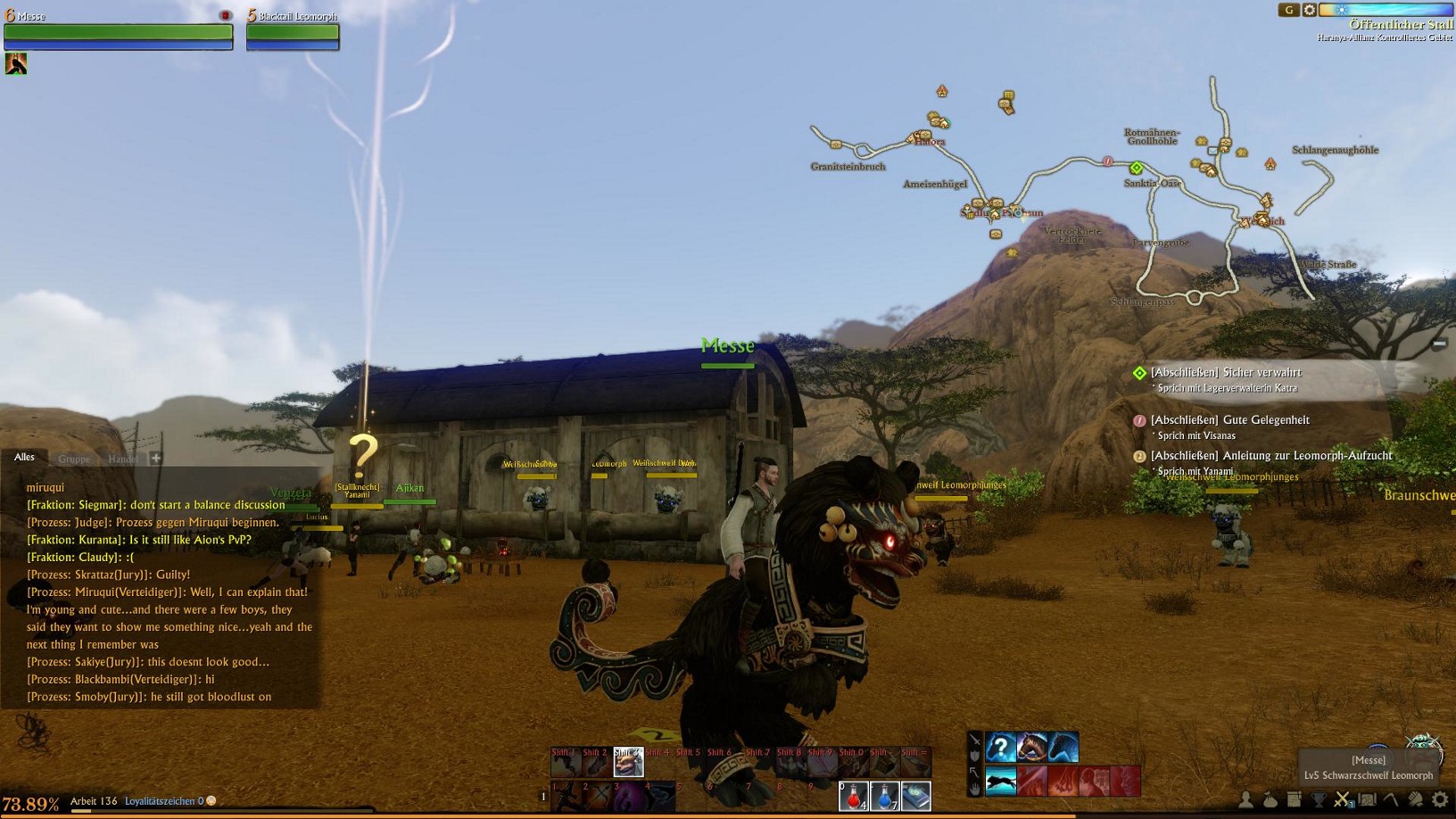Select the Handel chat tab

(123, 459)
